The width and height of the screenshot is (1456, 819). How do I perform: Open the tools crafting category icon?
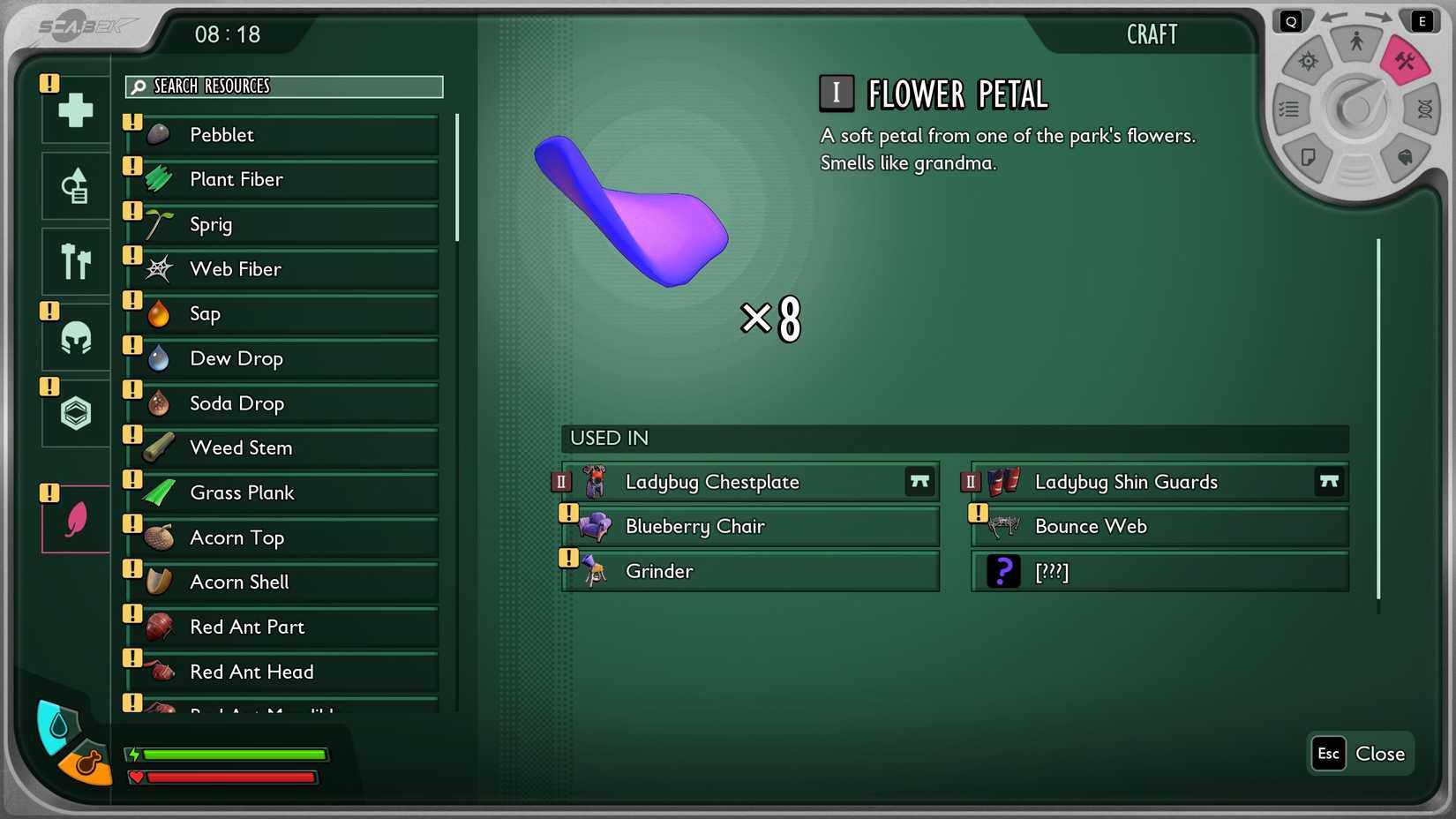coord(75,261)
